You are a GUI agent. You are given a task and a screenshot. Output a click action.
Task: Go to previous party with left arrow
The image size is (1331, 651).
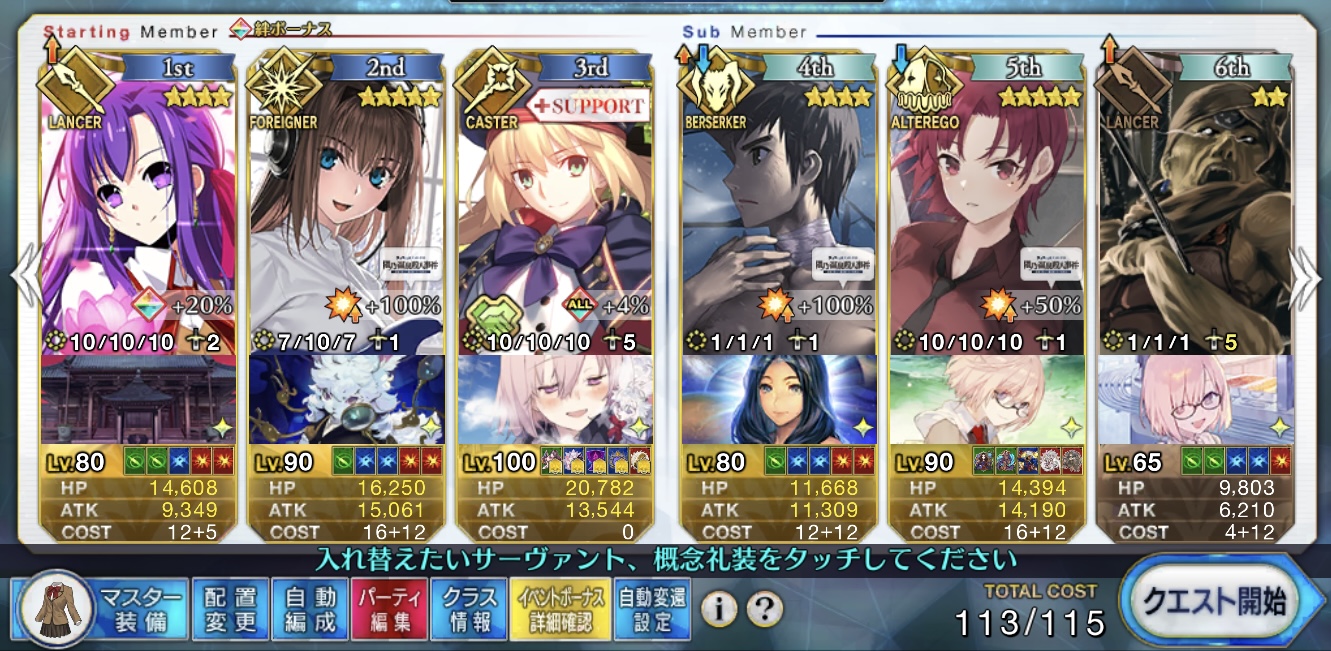pos(24,280)
